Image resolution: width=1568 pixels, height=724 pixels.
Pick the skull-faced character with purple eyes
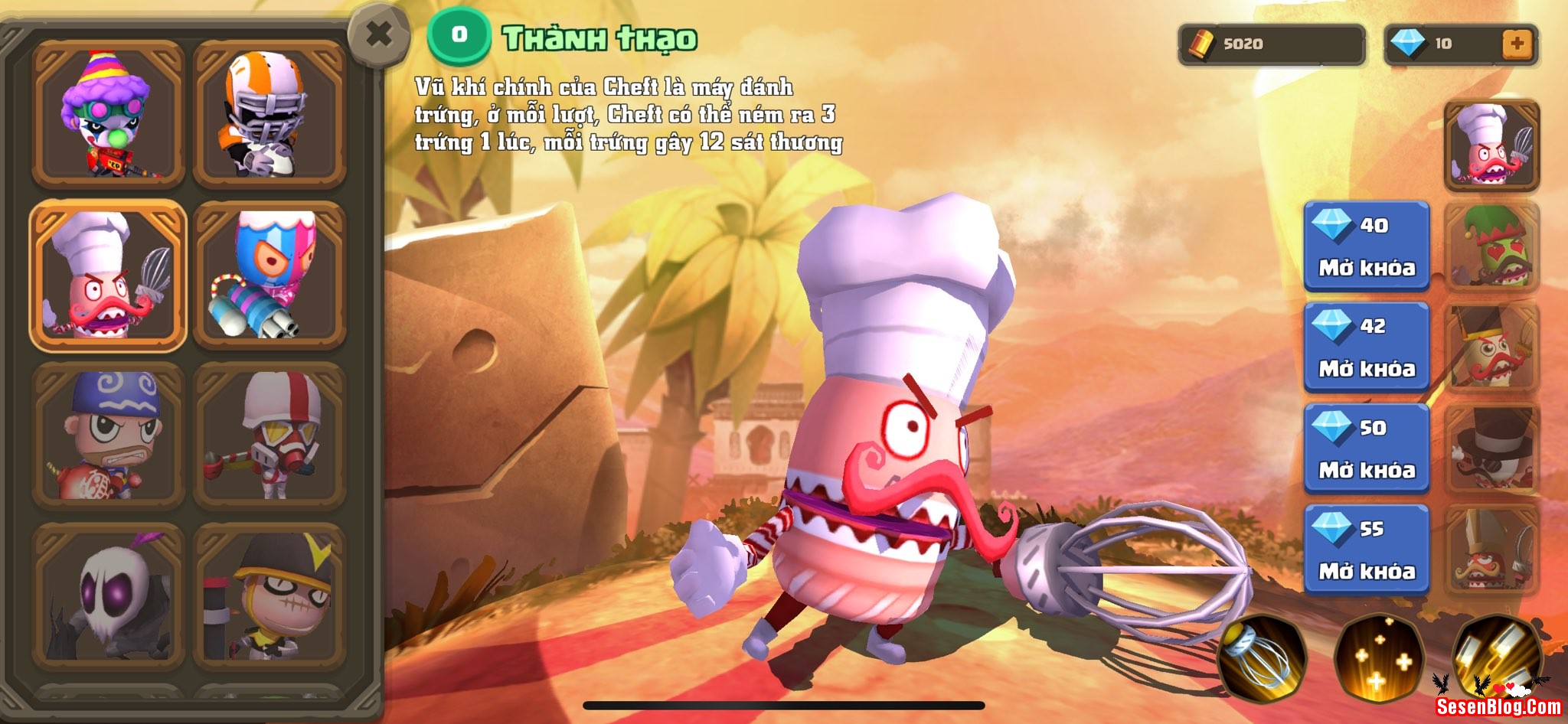click(108, 596)
